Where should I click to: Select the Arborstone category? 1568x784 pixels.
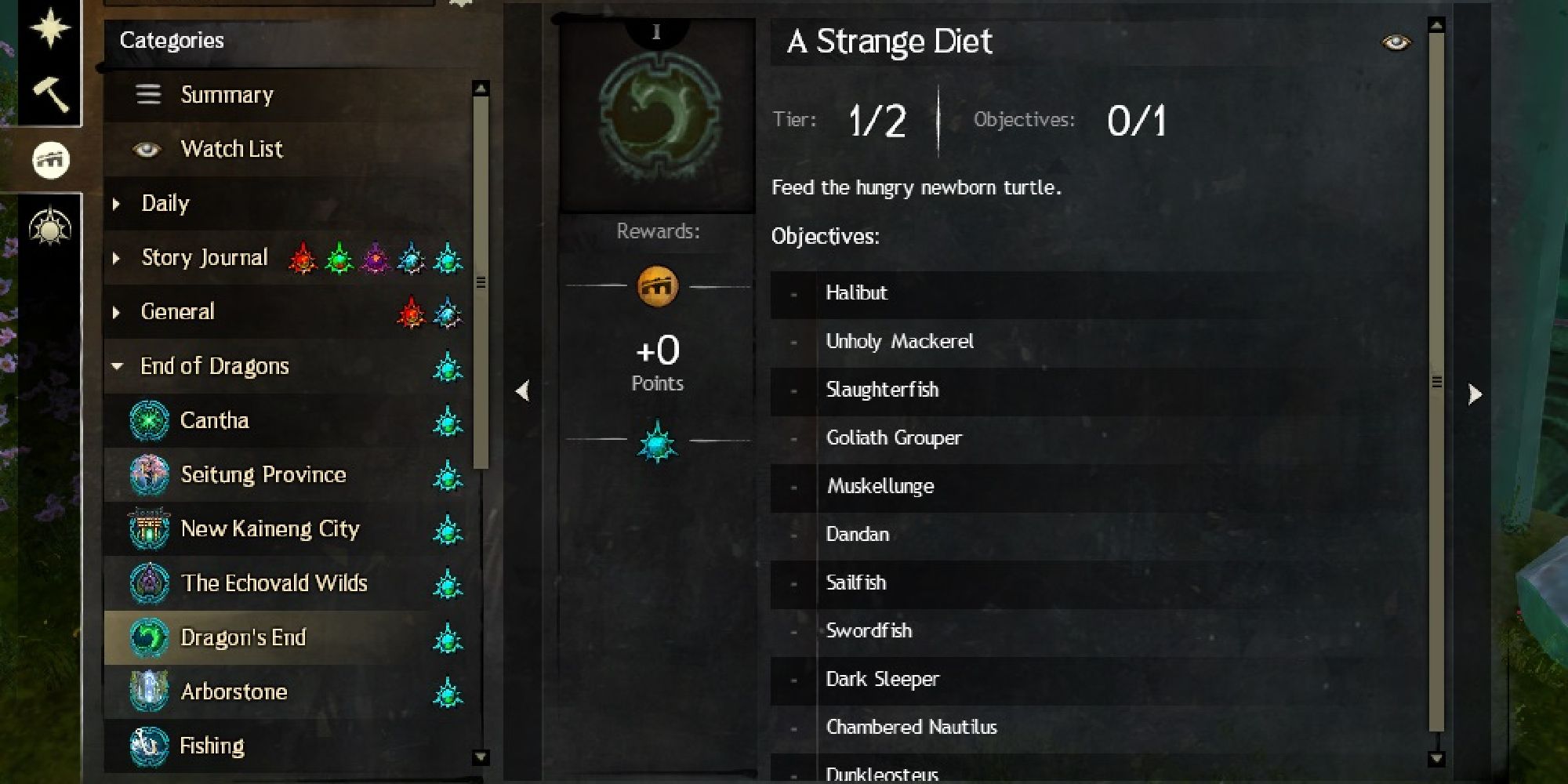click(x=233, y=691)
